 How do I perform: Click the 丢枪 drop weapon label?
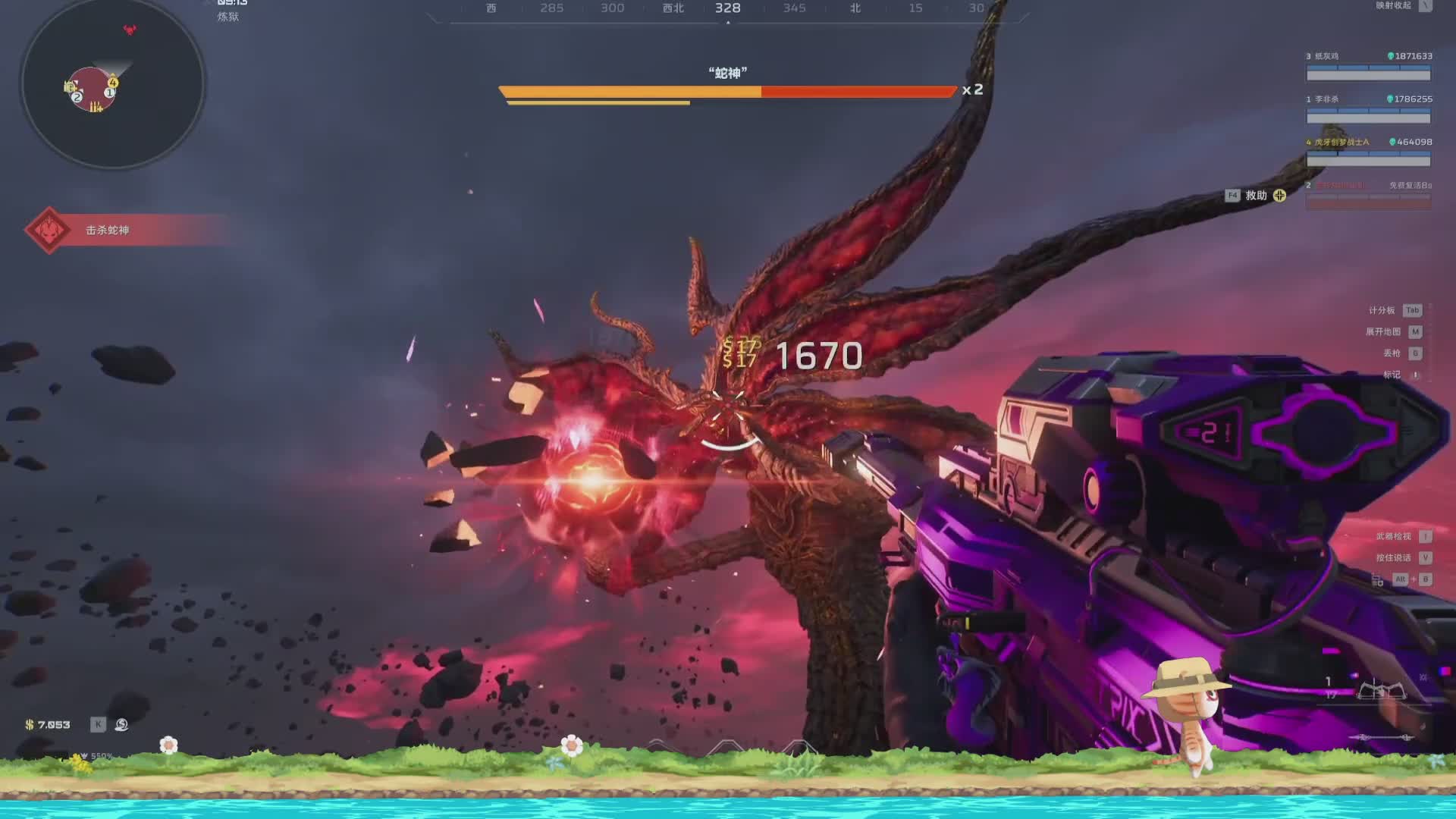point(1392,353)
